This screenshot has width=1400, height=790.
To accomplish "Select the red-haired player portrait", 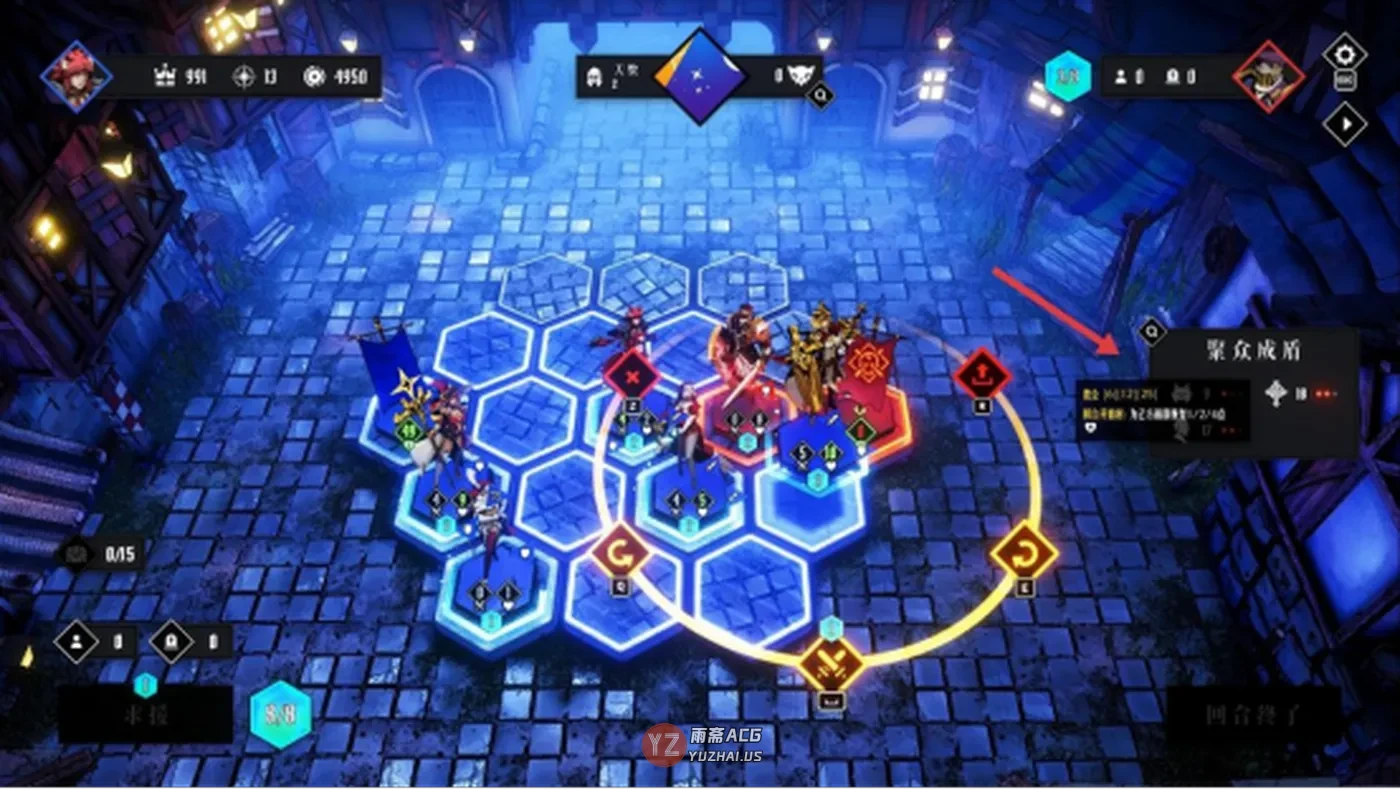I will tap(76, 77).
